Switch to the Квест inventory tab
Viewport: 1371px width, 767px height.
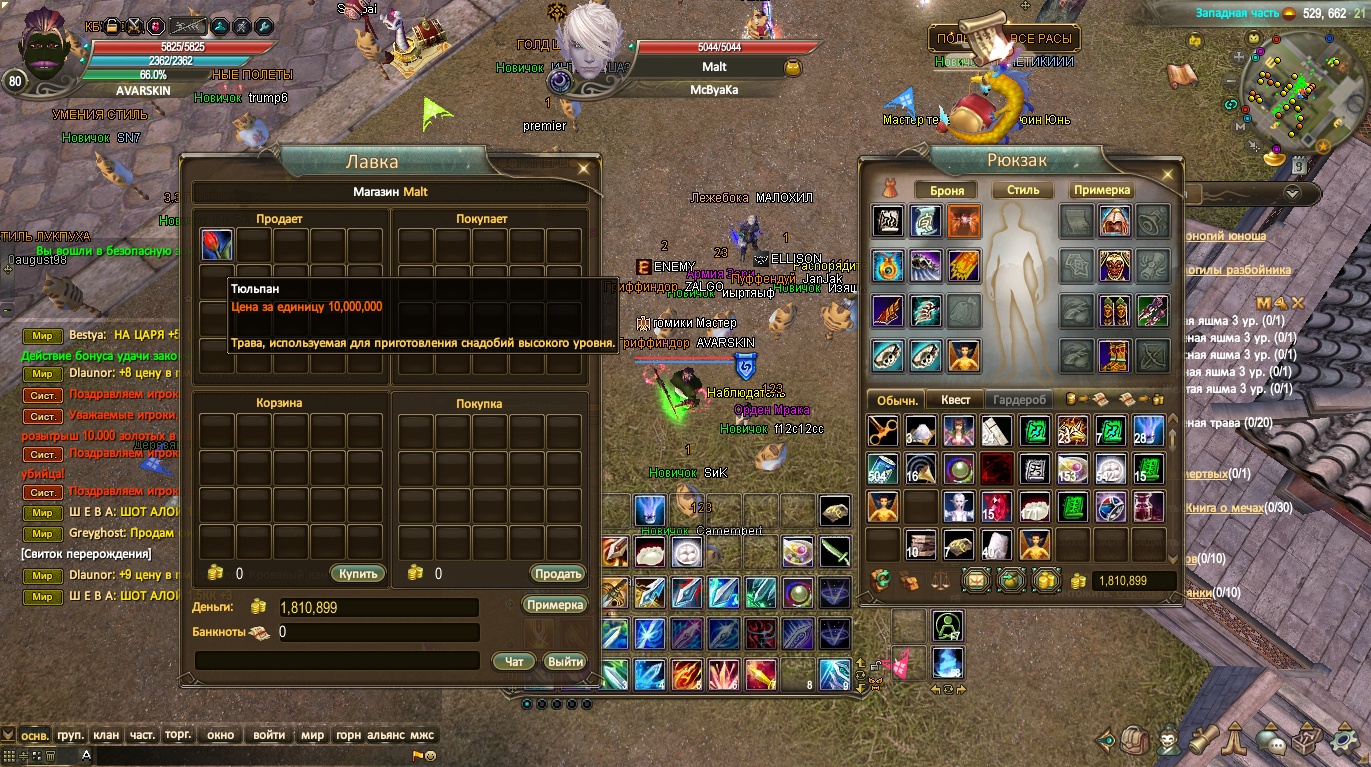pyautogui.click(x=955, y=399)
